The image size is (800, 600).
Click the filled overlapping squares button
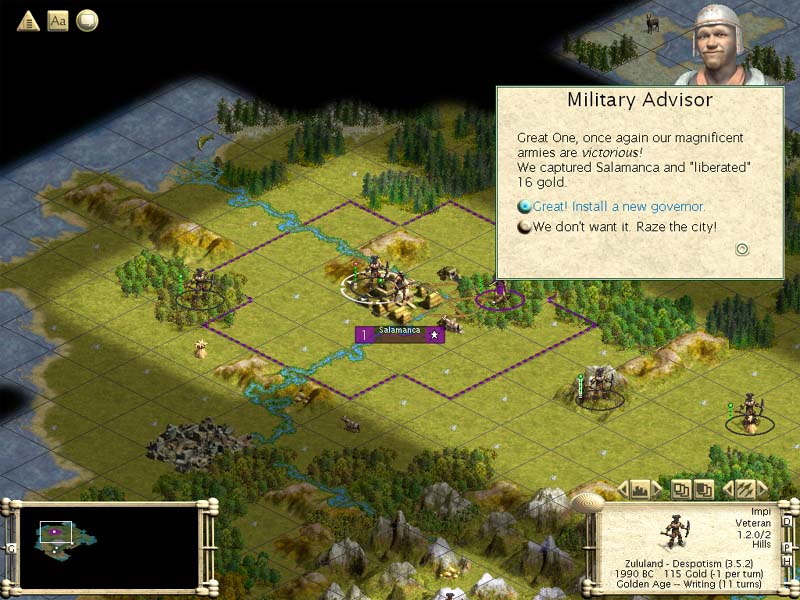pos(704,489)
